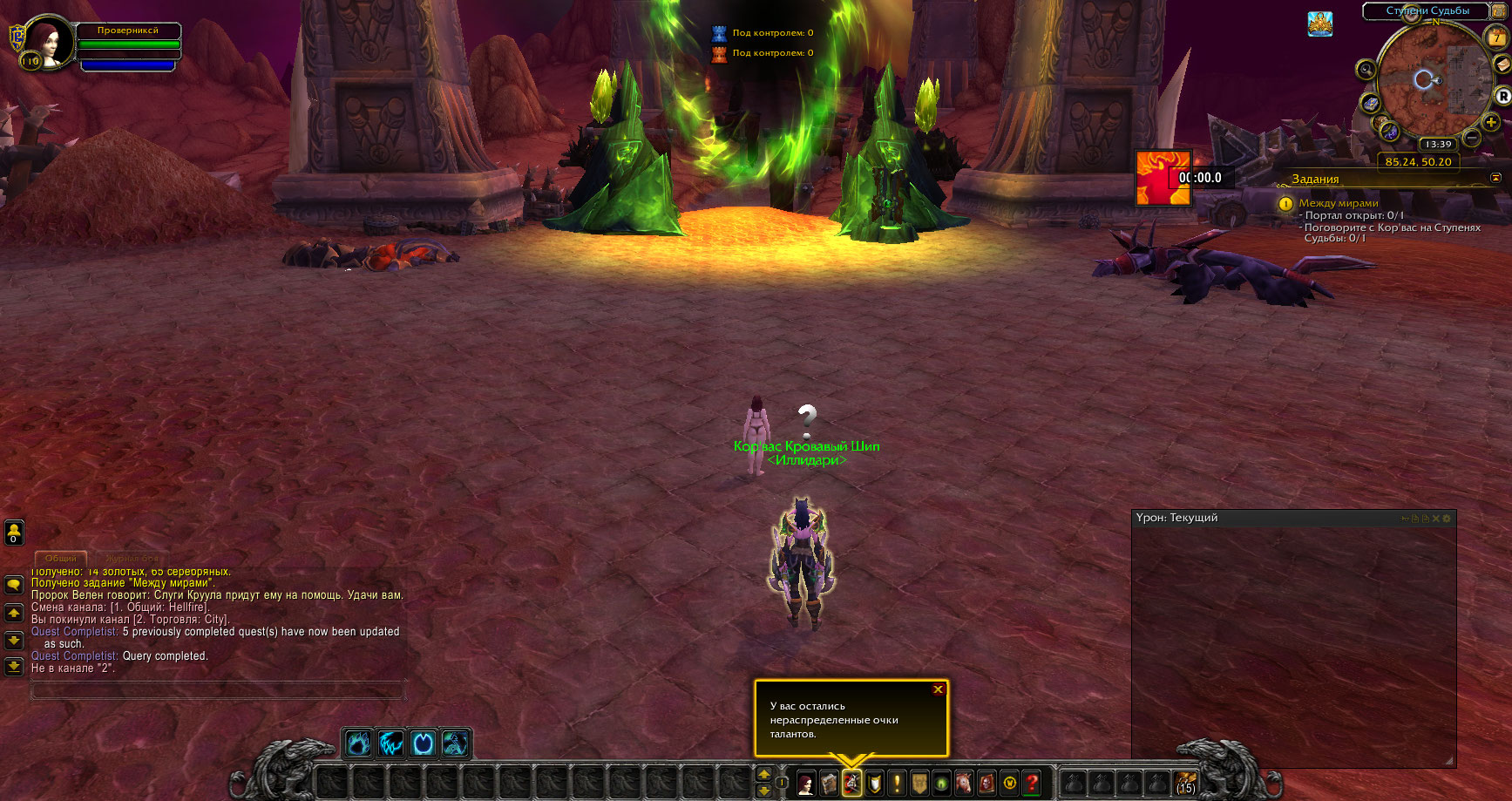
Task: Open the backpack bag slot
Action: tap(1185, 783)
